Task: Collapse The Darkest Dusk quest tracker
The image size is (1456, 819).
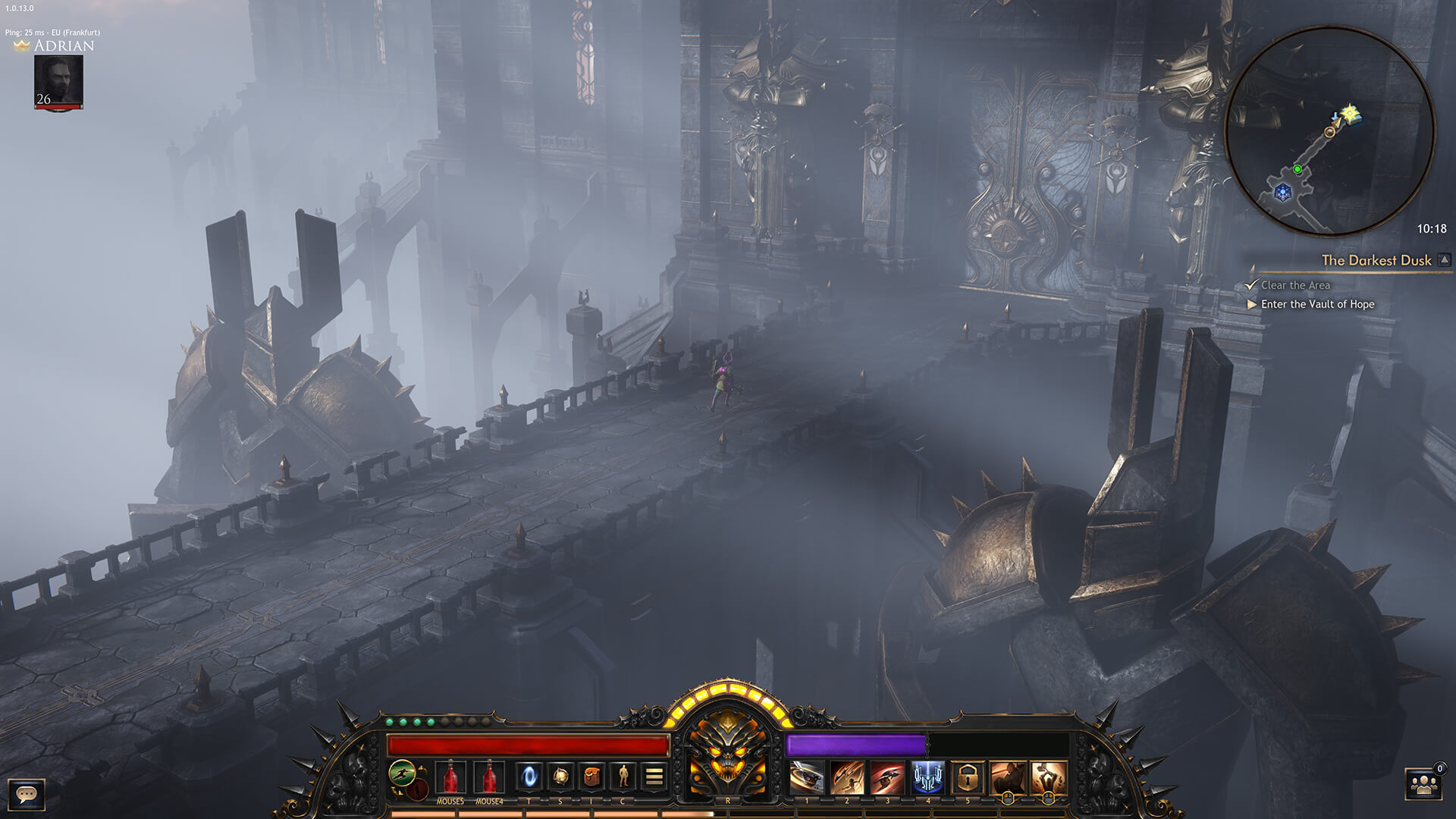Action: [x=1445, y=260]
